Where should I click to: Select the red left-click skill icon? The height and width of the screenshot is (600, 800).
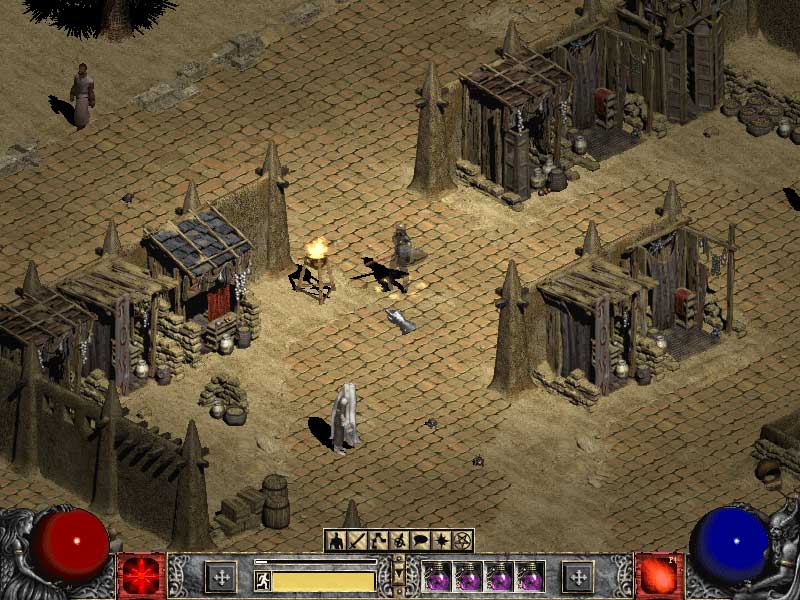coord(141,576)
